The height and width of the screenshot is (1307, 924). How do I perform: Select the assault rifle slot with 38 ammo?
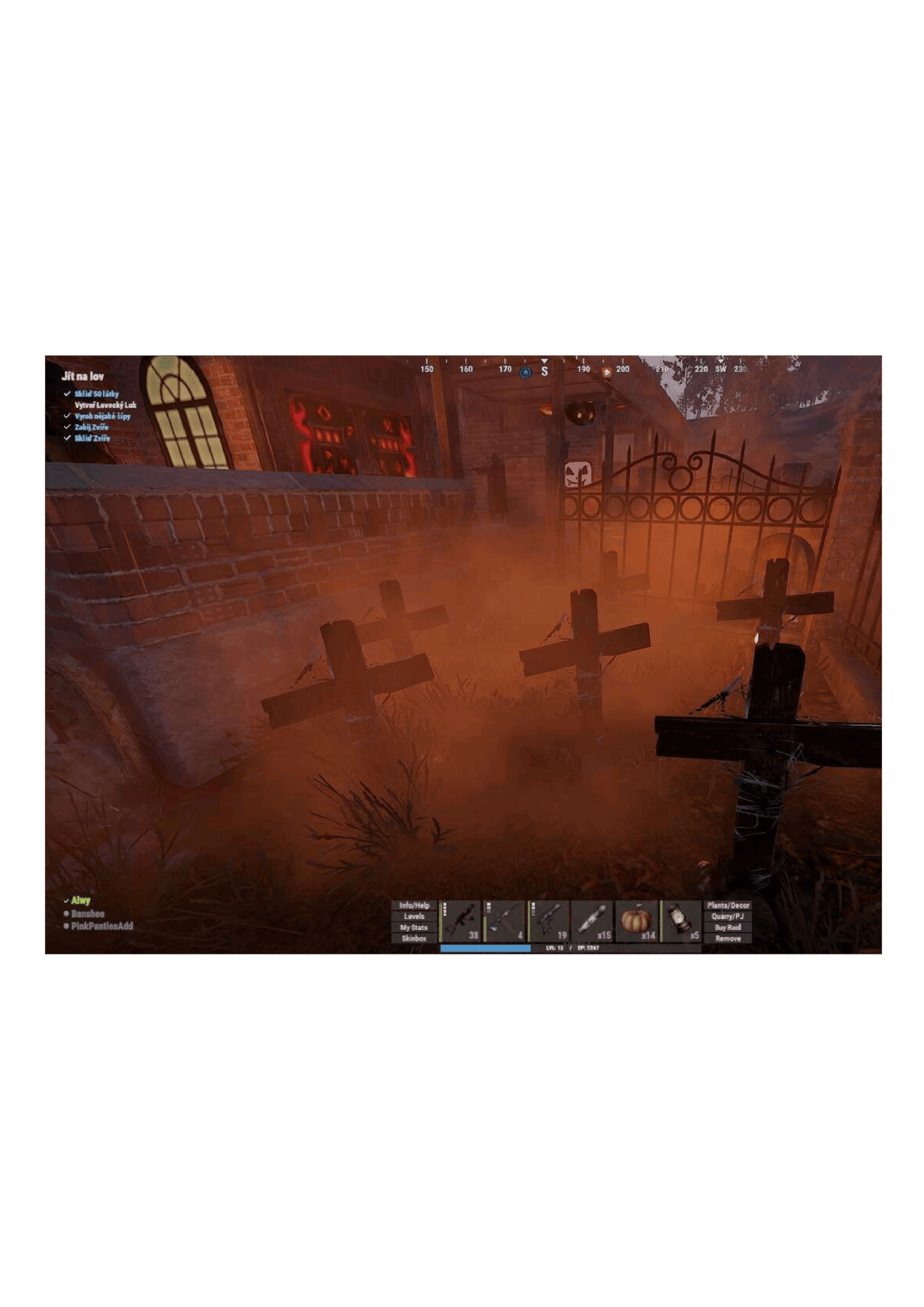point(461,921)
